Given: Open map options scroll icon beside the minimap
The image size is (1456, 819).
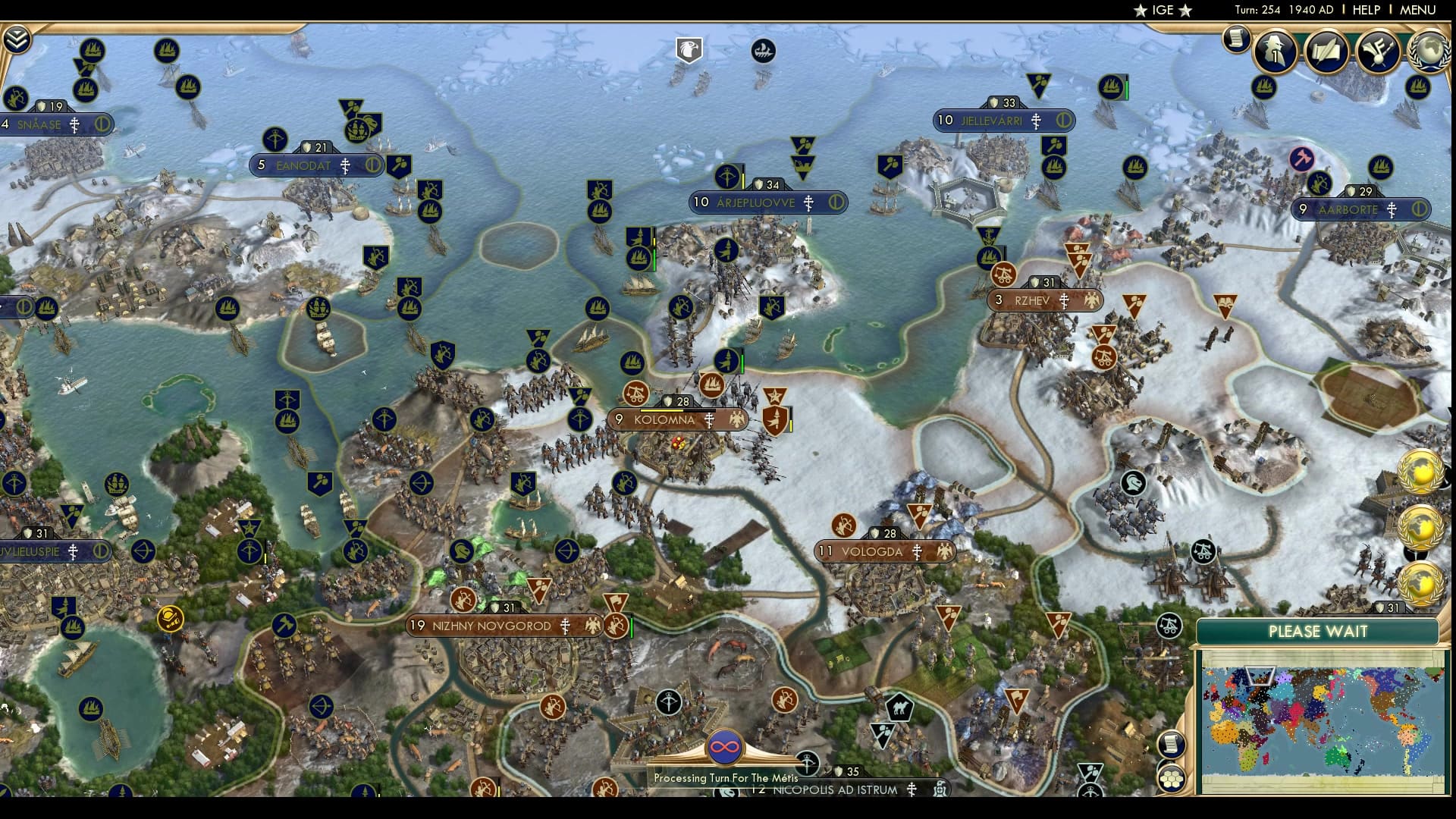Looking at the screenshot, I should 1171,742.
